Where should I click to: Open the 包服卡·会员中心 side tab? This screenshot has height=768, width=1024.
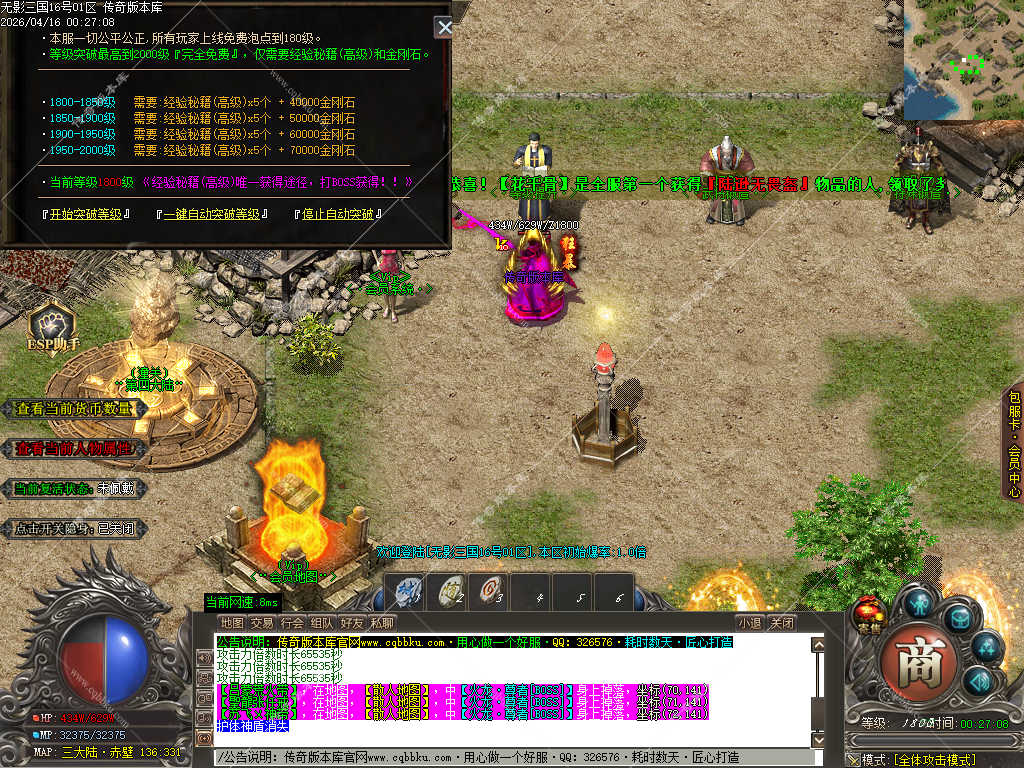tap(1013, 443)
